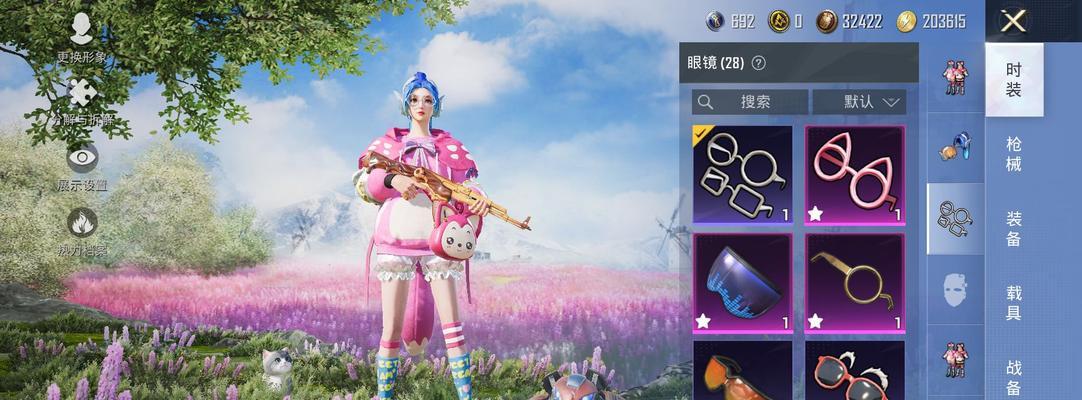The height and width of the screenshot is (400, 1082).
Task: Click the 搜索 search field
Action: [750, 101]
